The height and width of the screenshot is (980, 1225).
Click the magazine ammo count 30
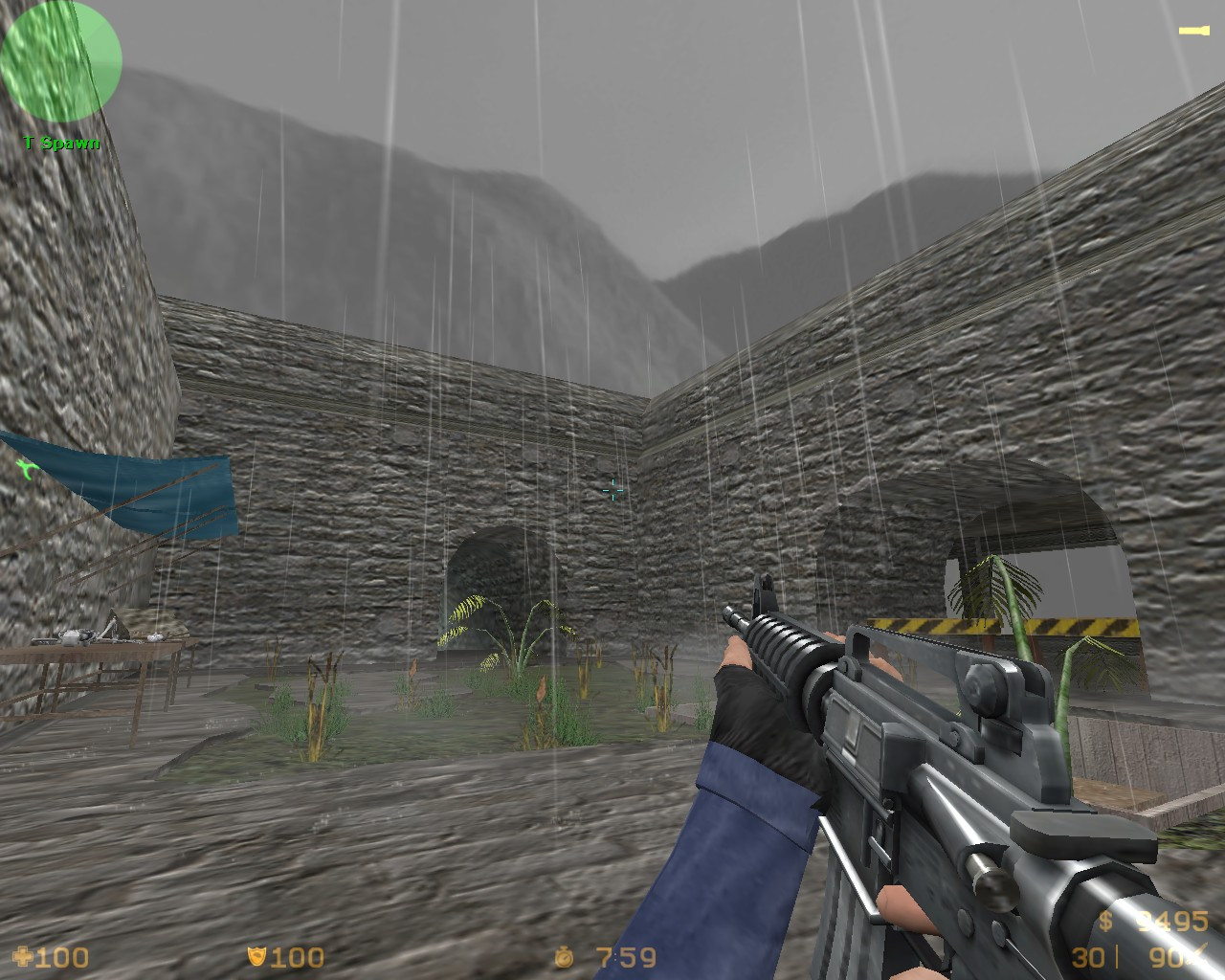pyautogui.click(x=1087, y=957)
